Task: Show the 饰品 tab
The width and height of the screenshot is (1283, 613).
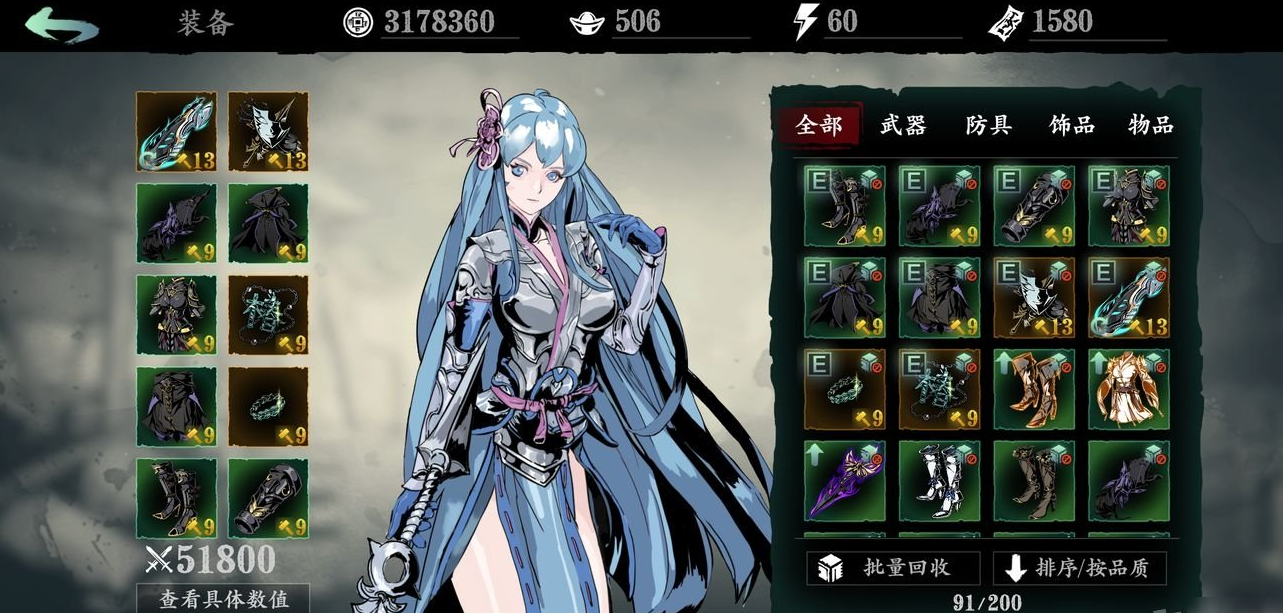Action: [1071, 125]
